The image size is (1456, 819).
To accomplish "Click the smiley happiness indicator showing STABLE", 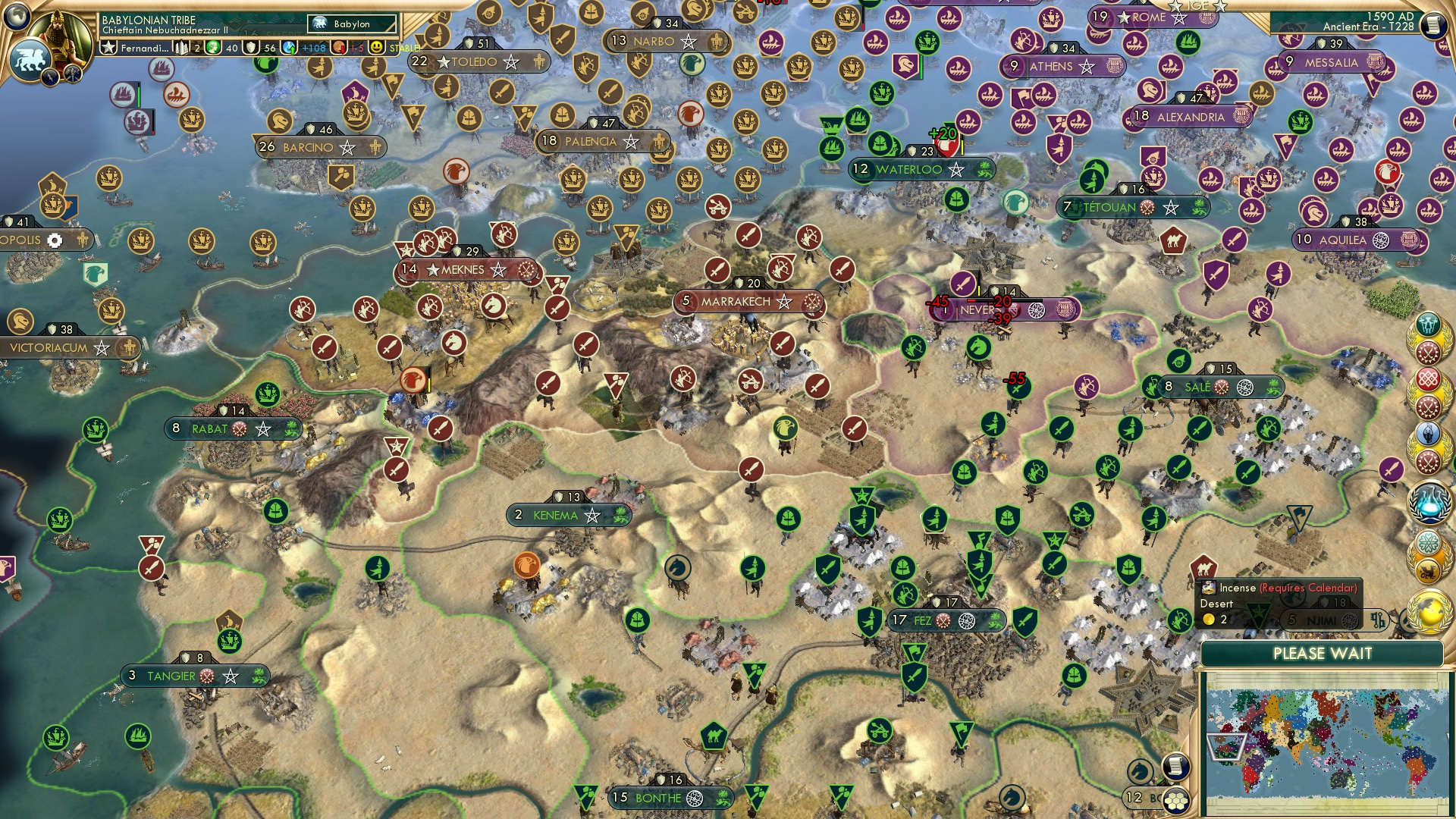I will [x=377, y=49].
